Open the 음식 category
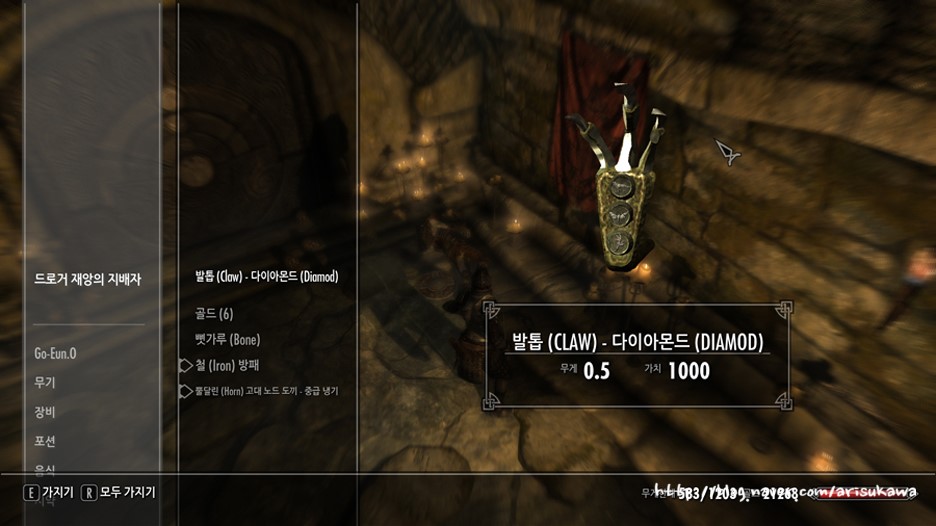Viewport: 936px width, 526px height. click(45, 469)
